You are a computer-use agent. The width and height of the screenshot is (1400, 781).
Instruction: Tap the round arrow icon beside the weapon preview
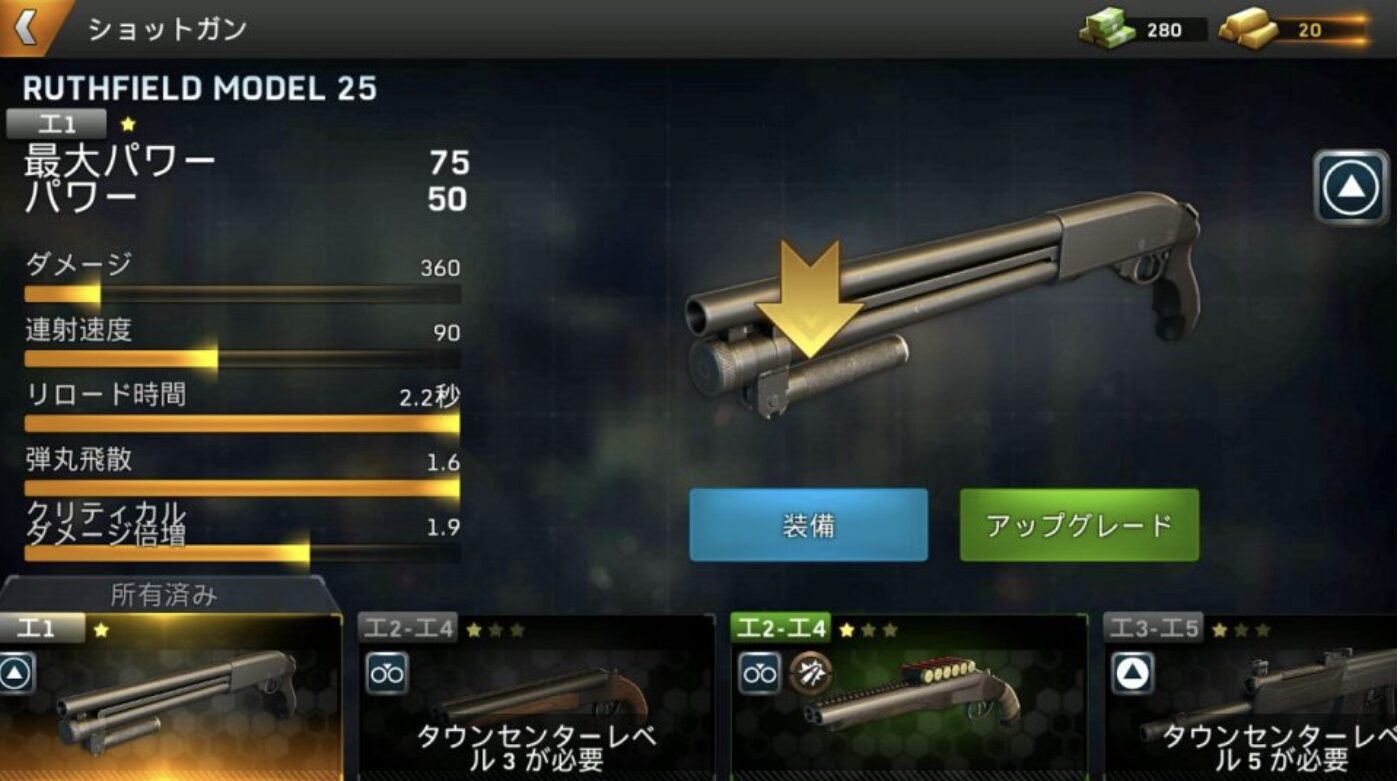[1351, 186]
